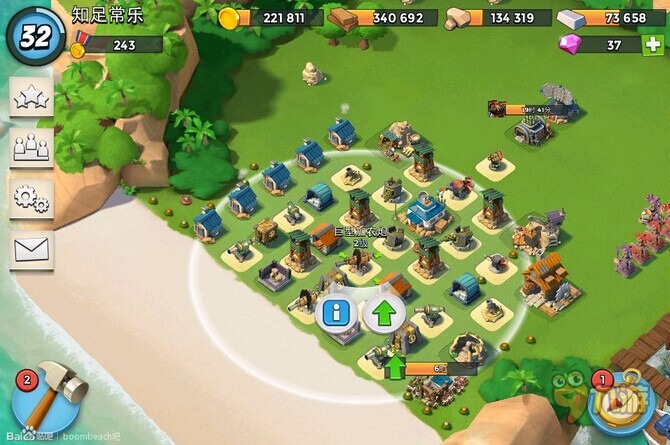Image resolution: width=670 pixels, height=445 pixels.
Task: Buy more diamonds with green plus
Action: pyautogui.click(x=653, y=45)
